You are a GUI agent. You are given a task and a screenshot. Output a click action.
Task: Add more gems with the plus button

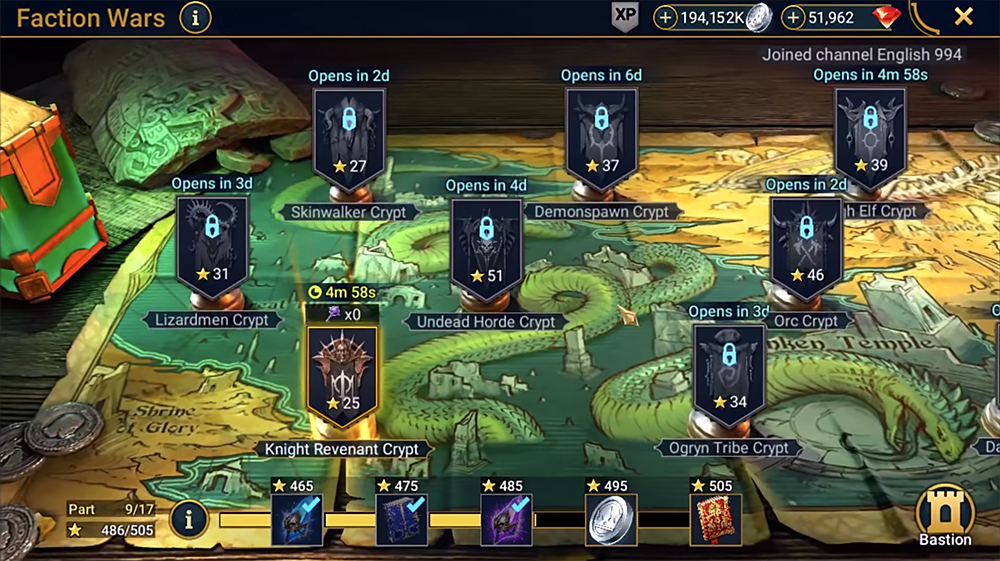click(x=794, y=17)
